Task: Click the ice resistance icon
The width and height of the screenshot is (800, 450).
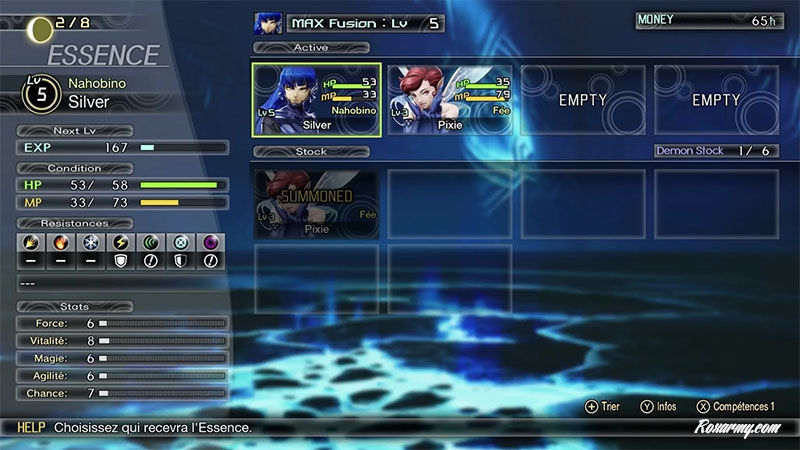Action: (89, 242)
